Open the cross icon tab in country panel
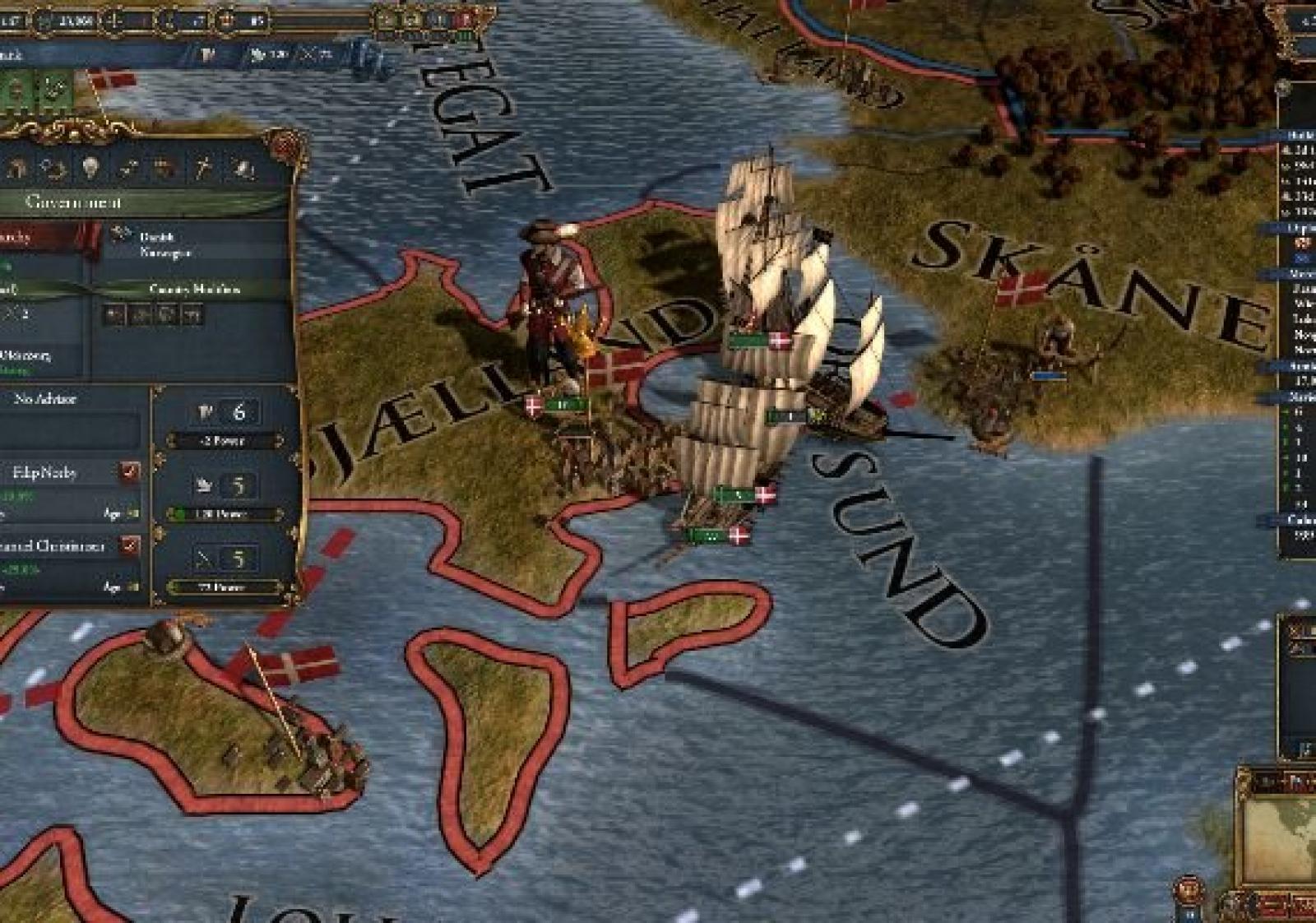This screenshot has width=1316, height=923. pos(203,168)
